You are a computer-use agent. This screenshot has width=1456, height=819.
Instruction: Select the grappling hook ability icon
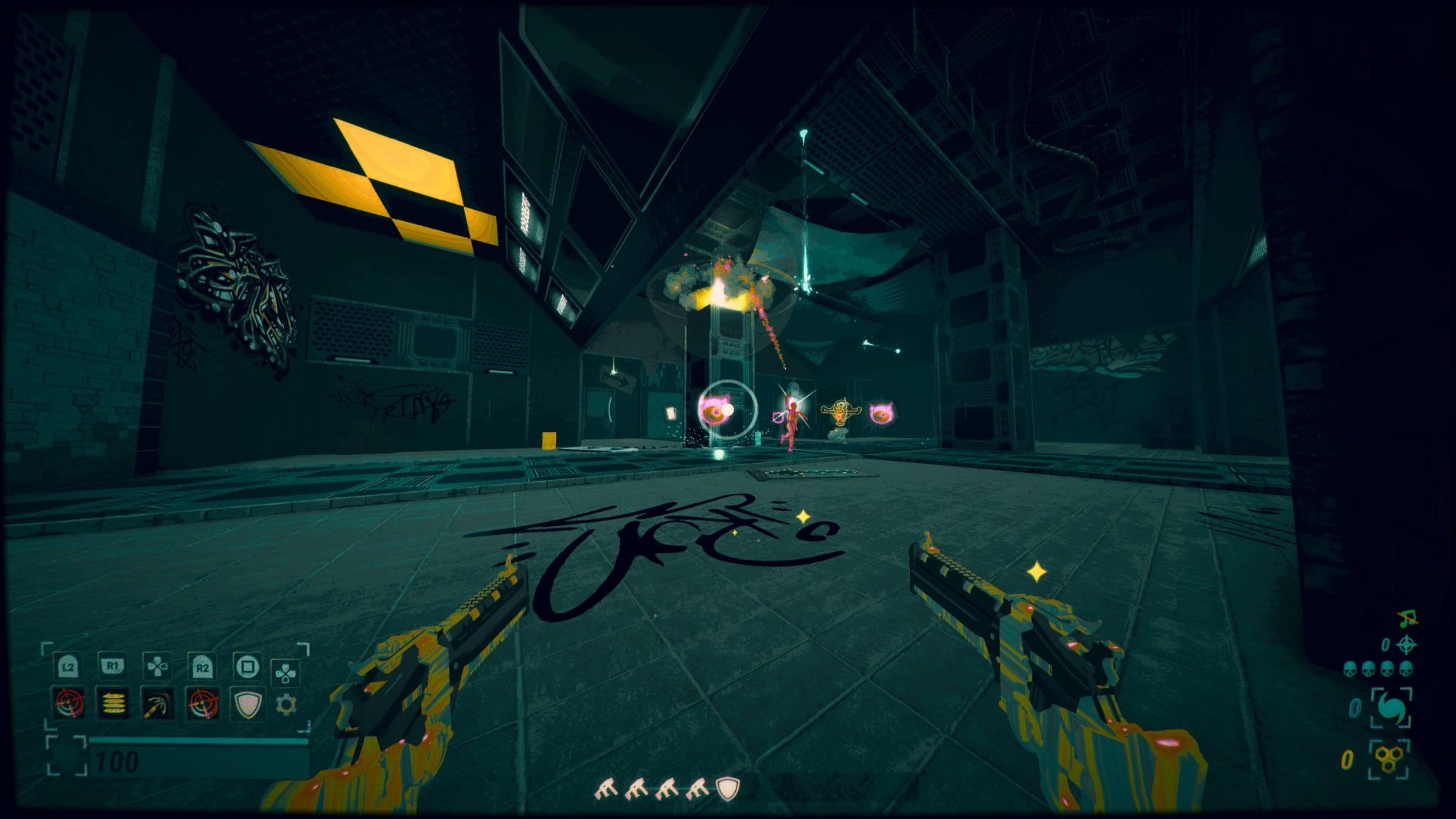pyautogui.click(x=156, y=703)
